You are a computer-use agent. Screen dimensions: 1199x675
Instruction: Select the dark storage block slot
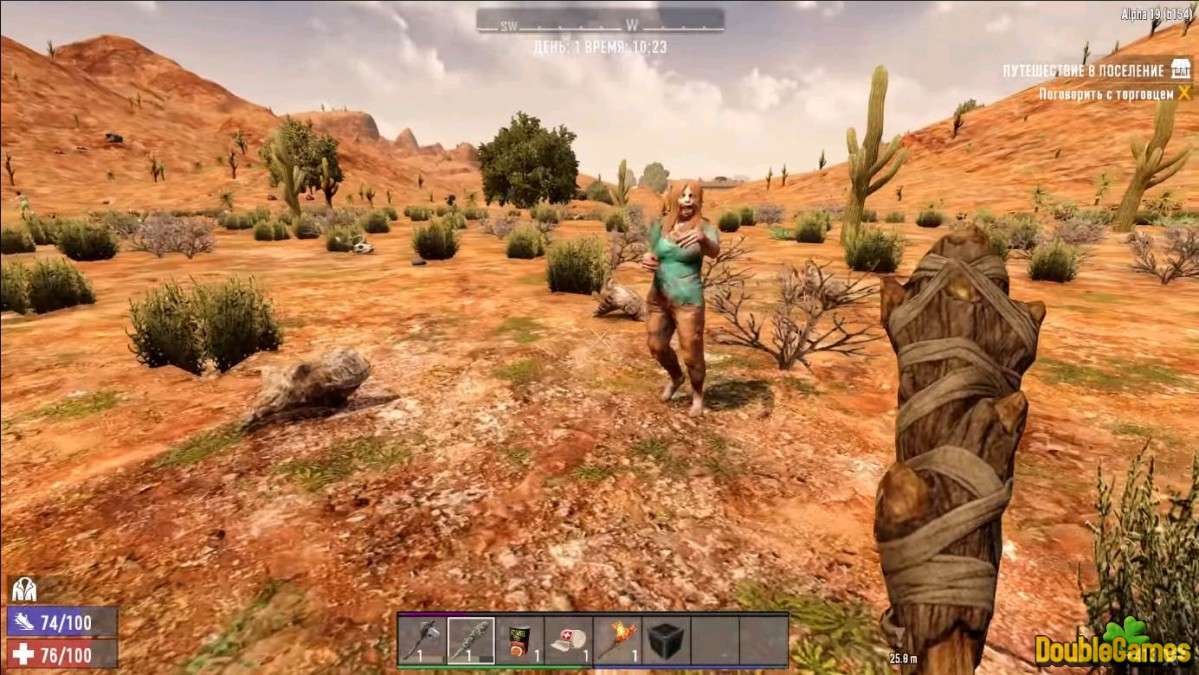pos(665,640)
